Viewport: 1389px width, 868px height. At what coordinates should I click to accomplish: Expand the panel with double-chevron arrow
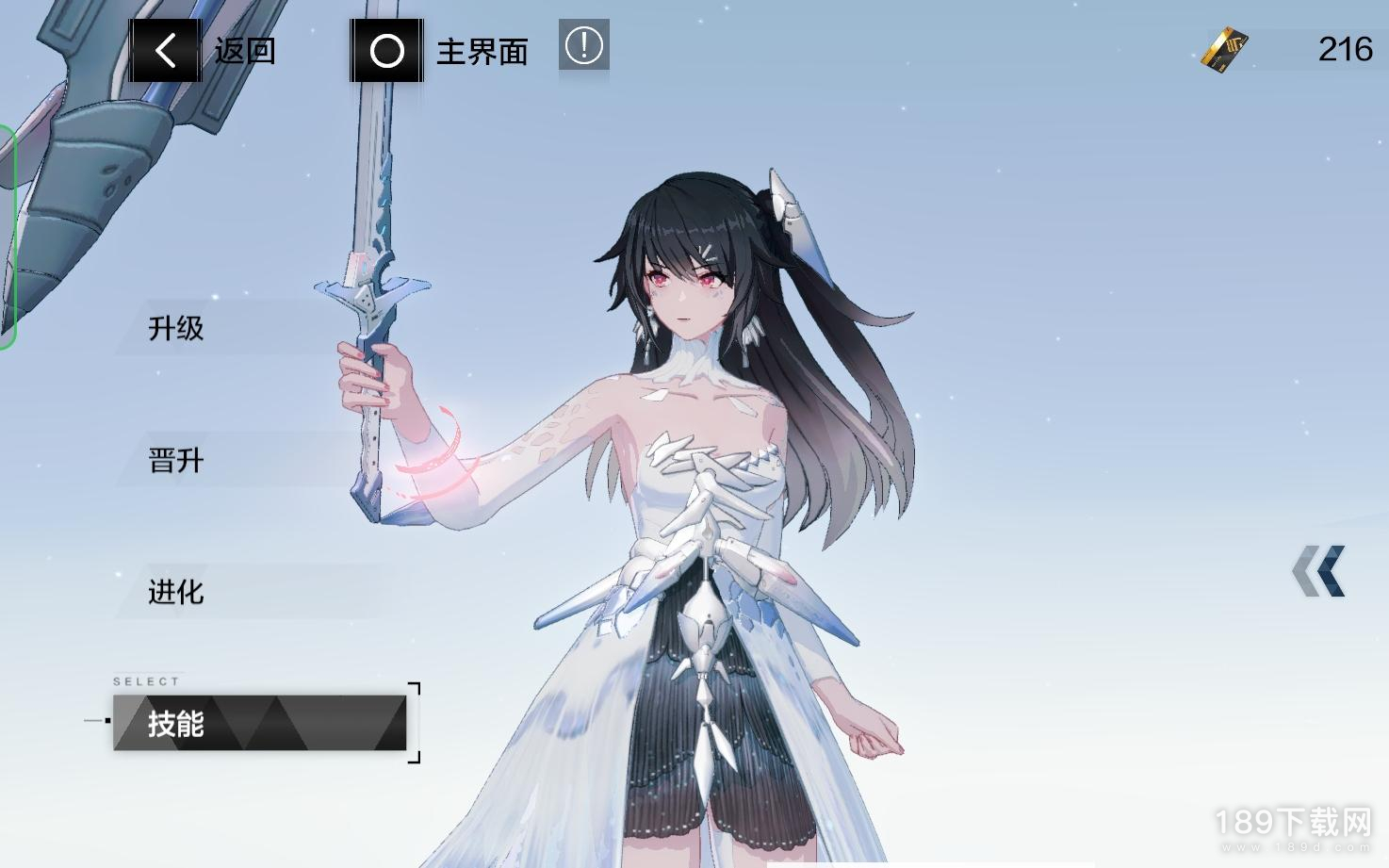click(x=1318, y=571)
